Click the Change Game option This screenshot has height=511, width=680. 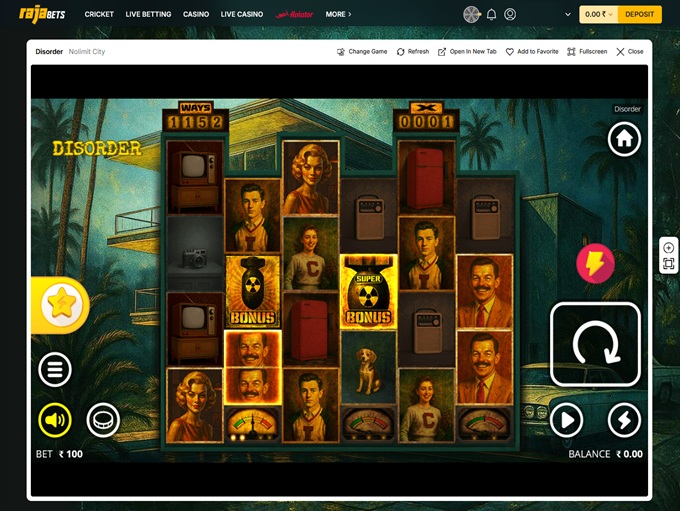click(x=362, y=51)
